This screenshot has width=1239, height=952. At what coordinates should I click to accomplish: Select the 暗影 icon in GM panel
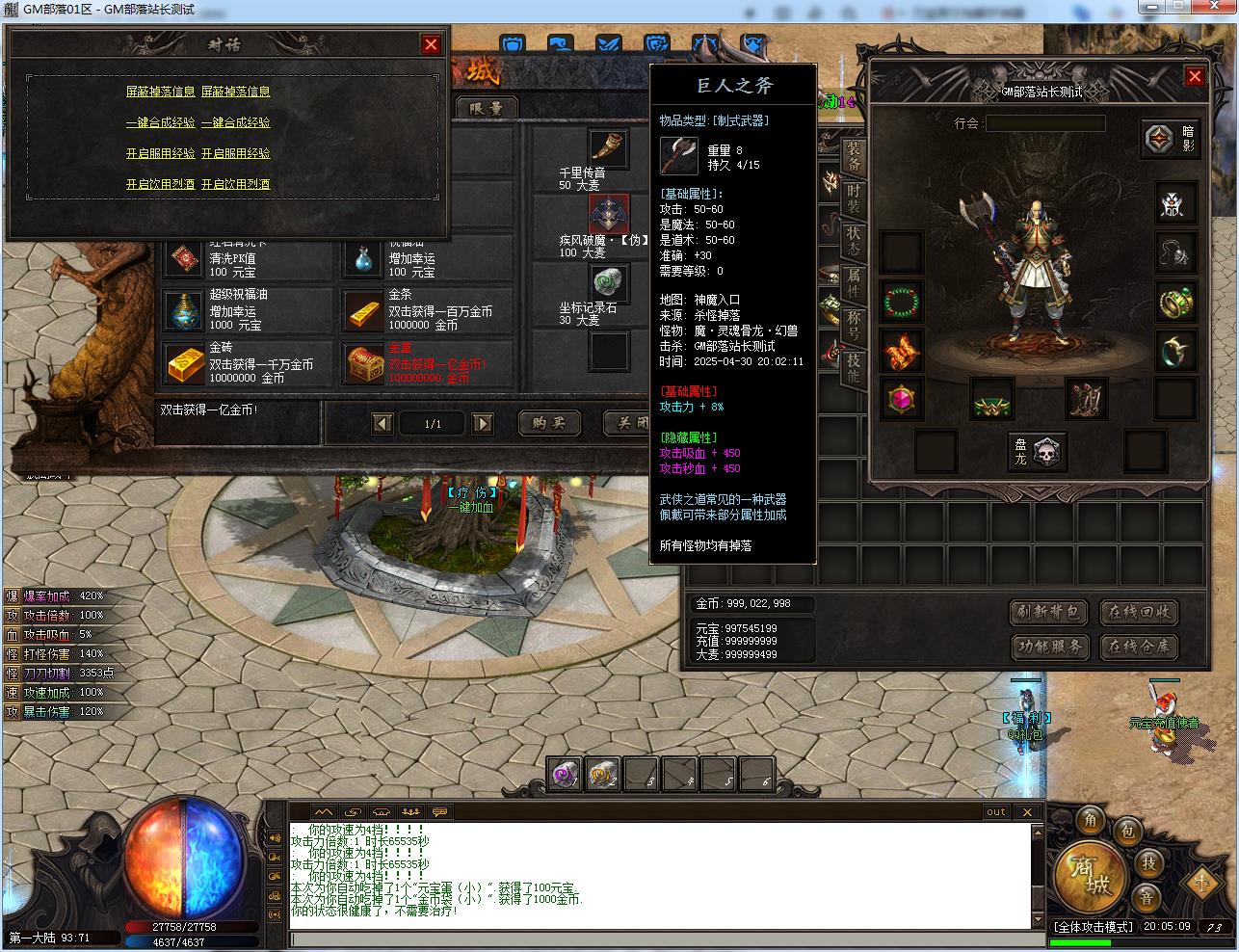click(1172, 140)
